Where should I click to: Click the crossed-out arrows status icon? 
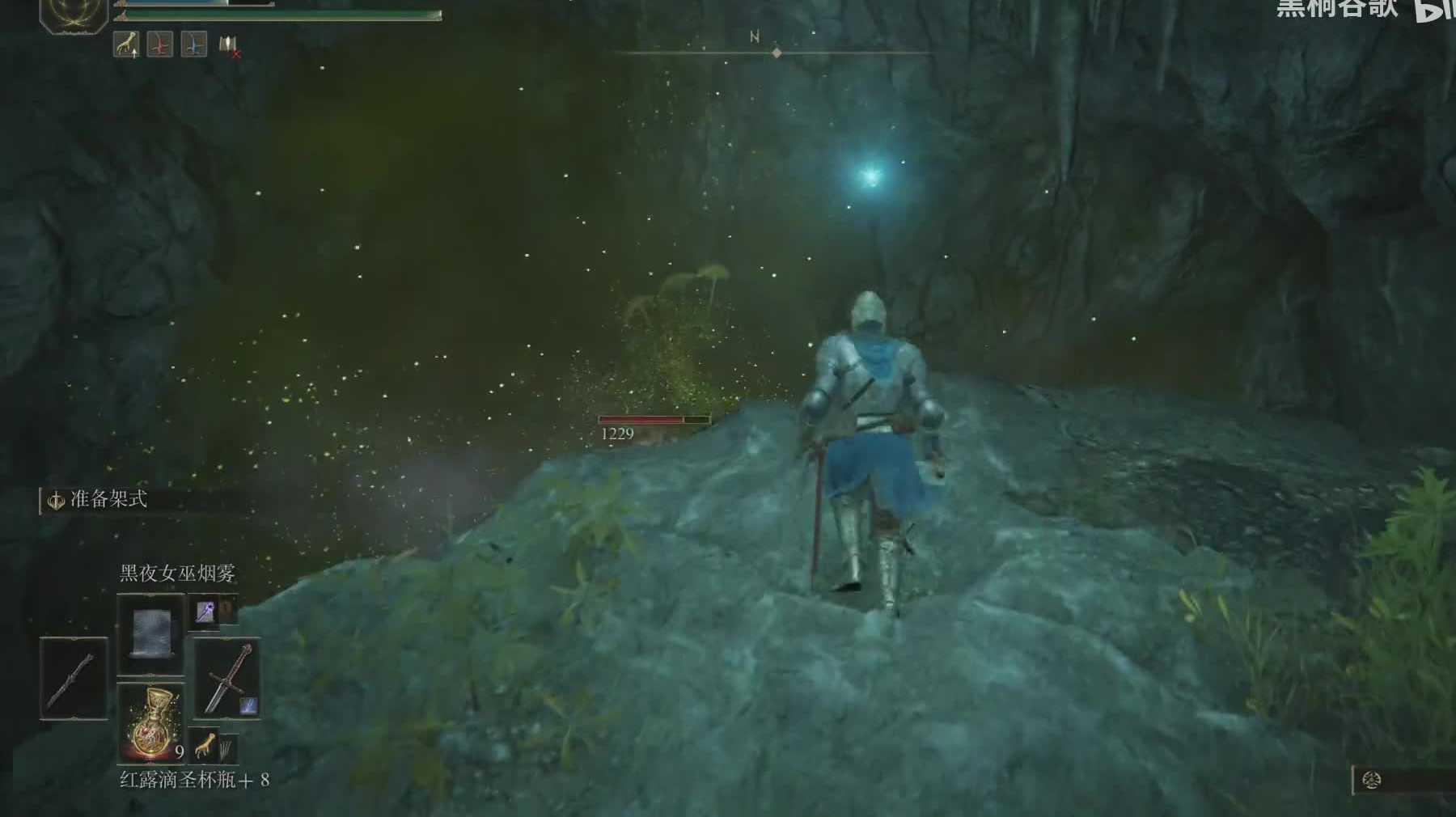pos(229,46)
